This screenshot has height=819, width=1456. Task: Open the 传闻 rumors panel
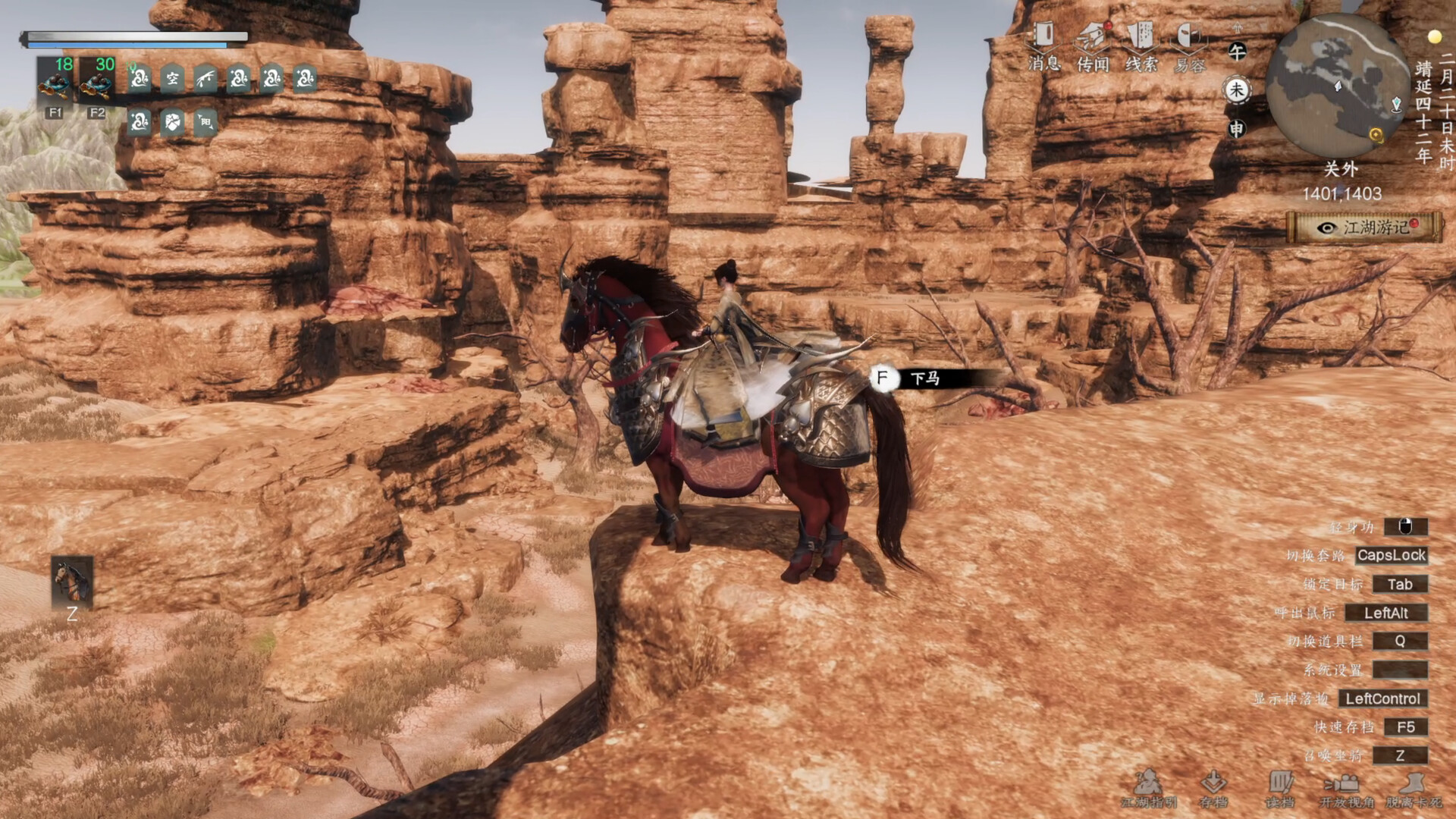[x=1093, y=46]
